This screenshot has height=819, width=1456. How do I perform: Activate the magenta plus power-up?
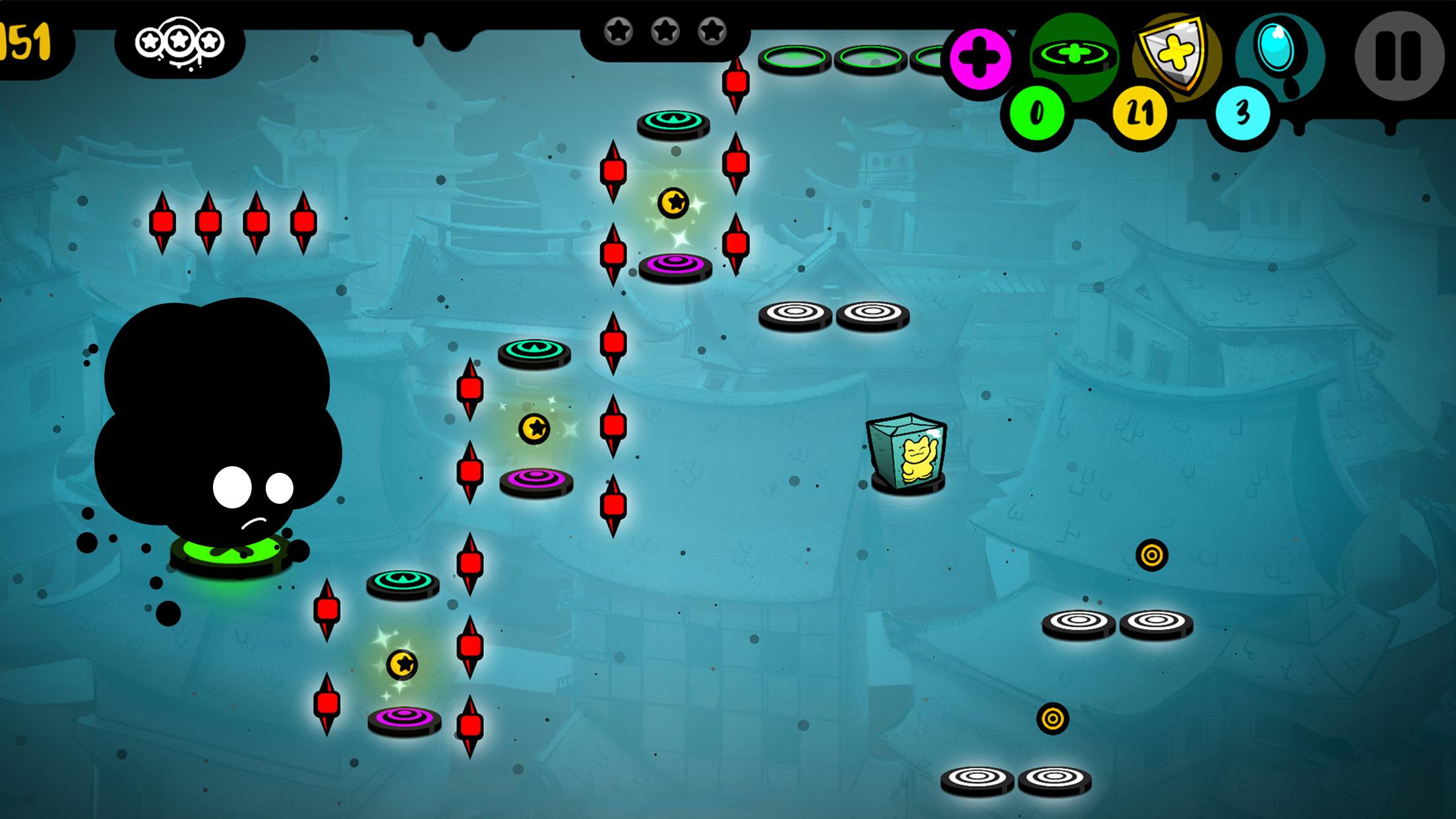pyautogui.click(x=980, y=58)
